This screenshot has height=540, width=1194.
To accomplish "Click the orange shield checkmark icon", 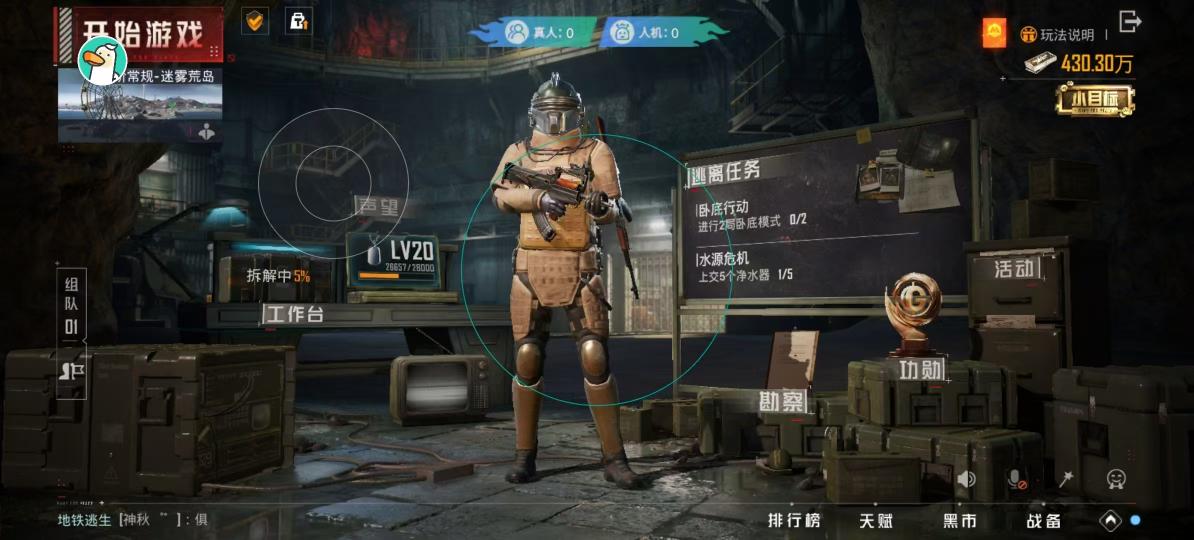I will click(255, 20).
